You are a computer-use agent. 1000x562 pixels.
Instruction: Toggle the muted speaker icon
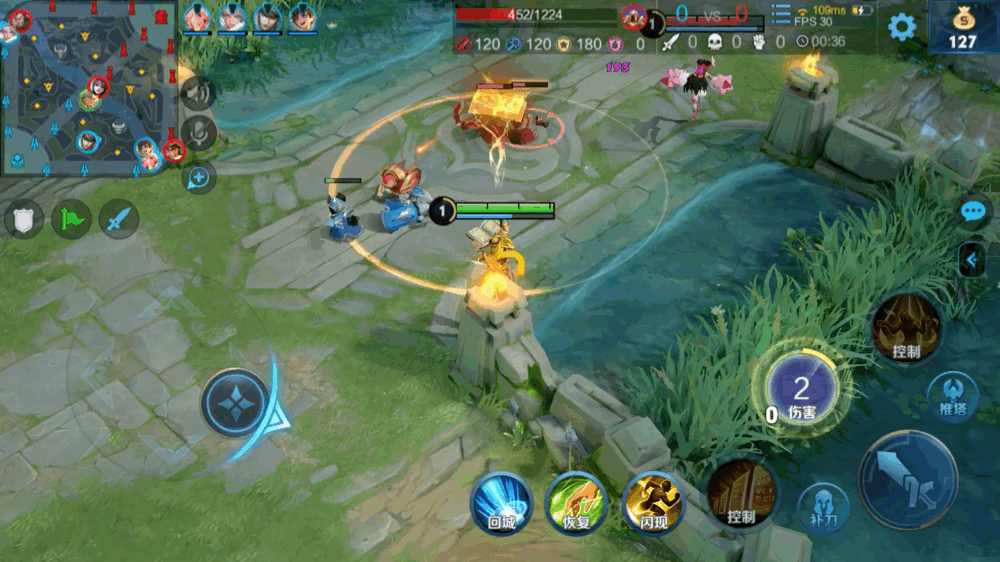pos(198,94)
